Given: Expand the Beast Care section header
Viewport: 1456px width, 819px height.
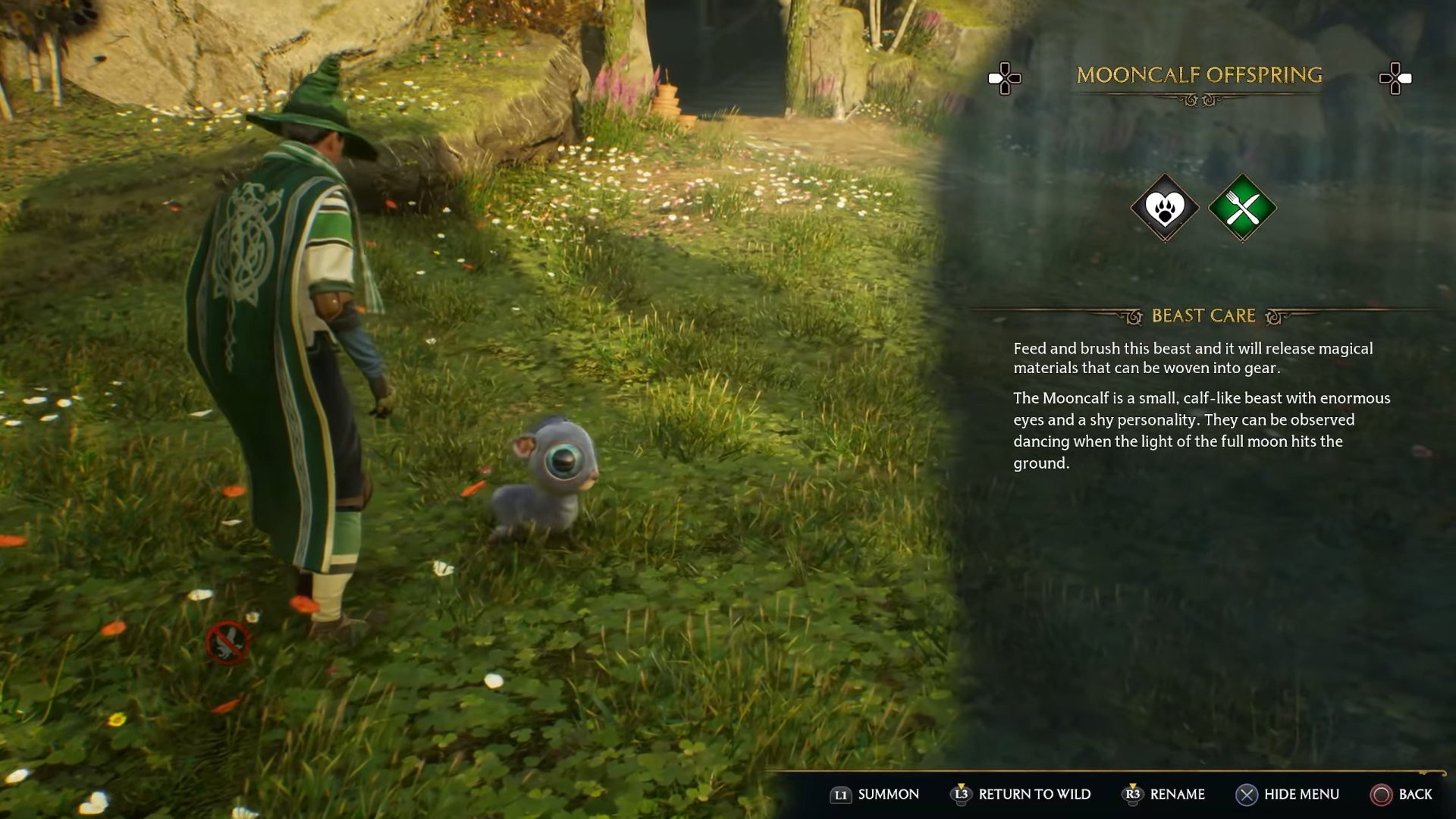Looking at the screenshot, I should pyautogui.click(x=1204, y=316).
